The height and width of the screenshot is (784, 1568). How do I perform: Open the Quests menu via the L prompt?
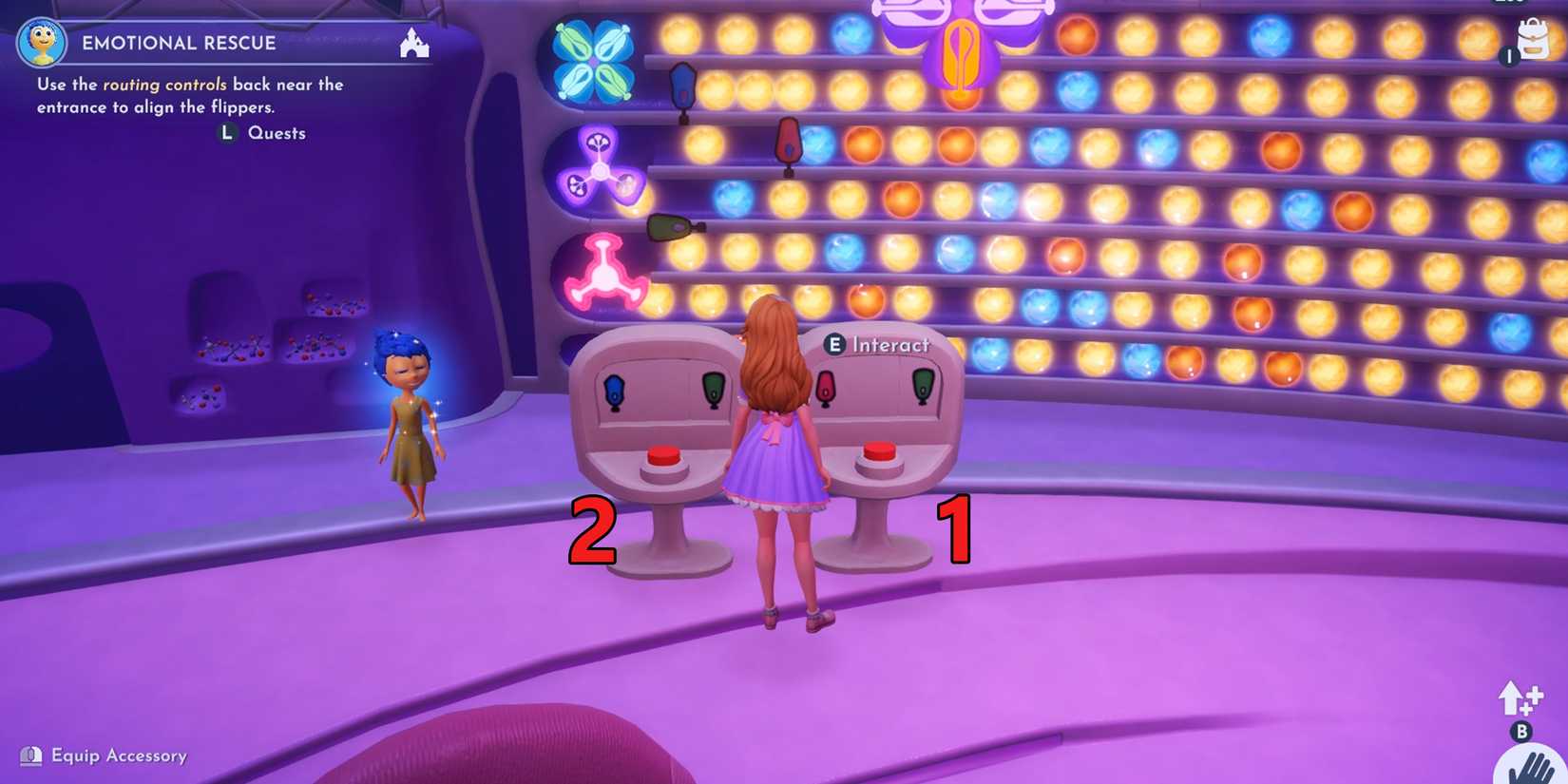pos(227,133)
